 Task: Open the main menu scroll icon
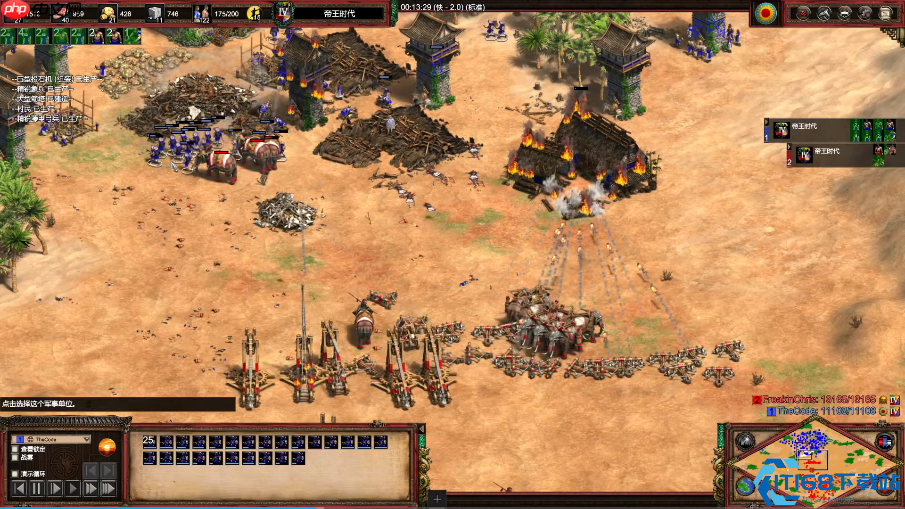[885, 13]
